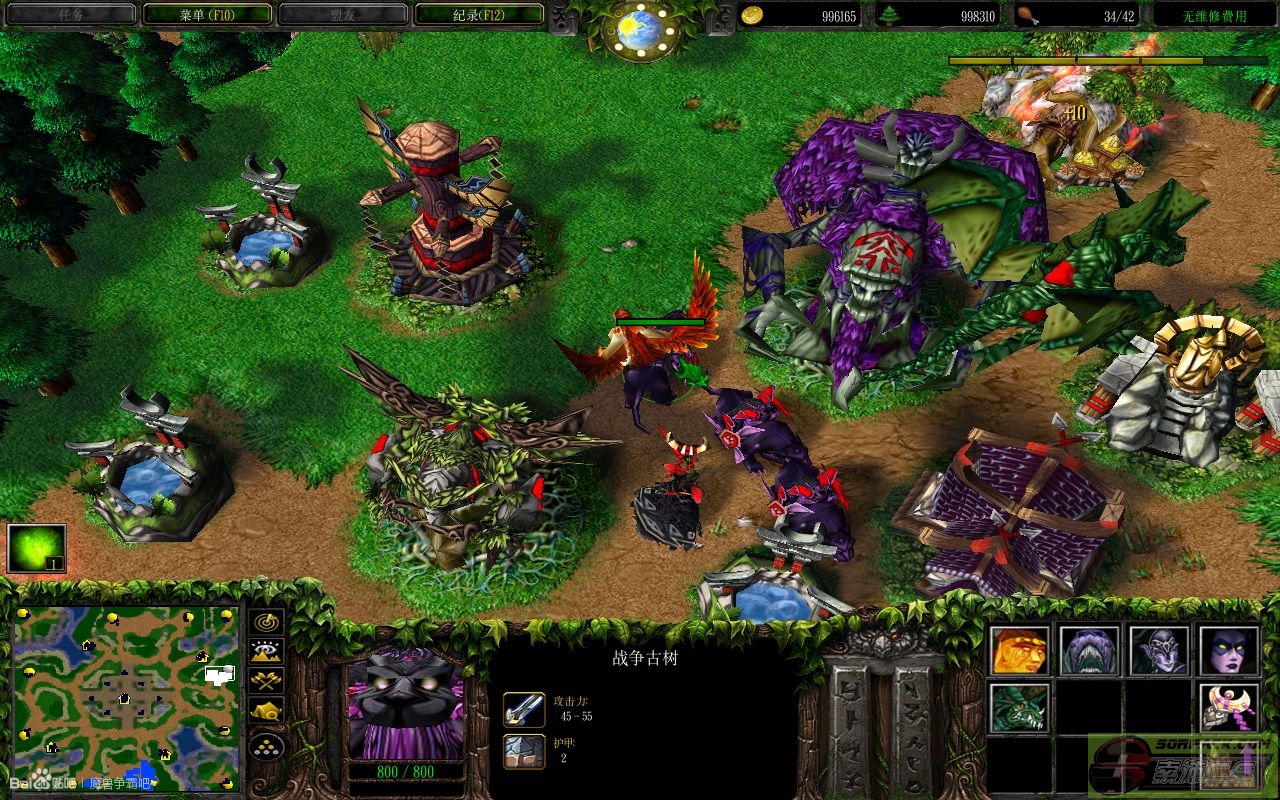Click the attack damage sword icon
This screenshot has width=1280, height=800.
click(x=524, y=709)
